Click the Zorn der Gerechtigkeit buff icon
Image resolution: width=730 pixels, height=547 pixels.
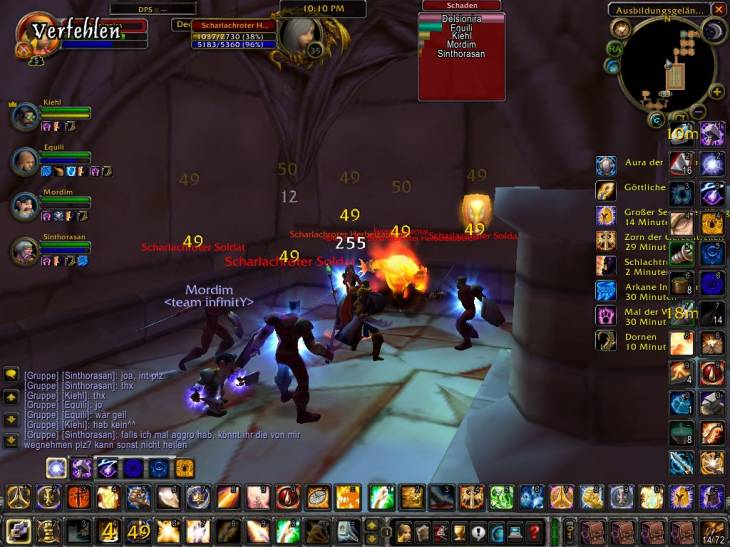[x=606, y=240]
